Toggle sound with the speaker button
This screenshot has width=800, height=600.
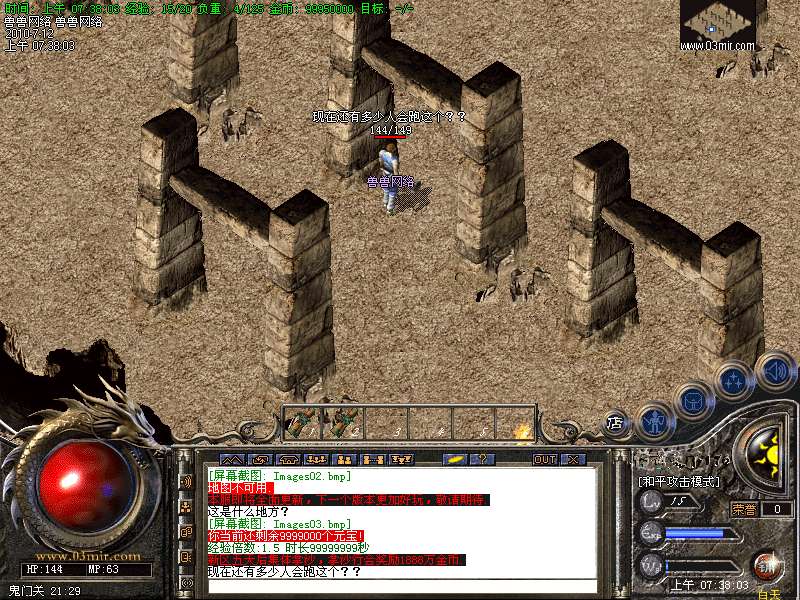tap(776, 370)
